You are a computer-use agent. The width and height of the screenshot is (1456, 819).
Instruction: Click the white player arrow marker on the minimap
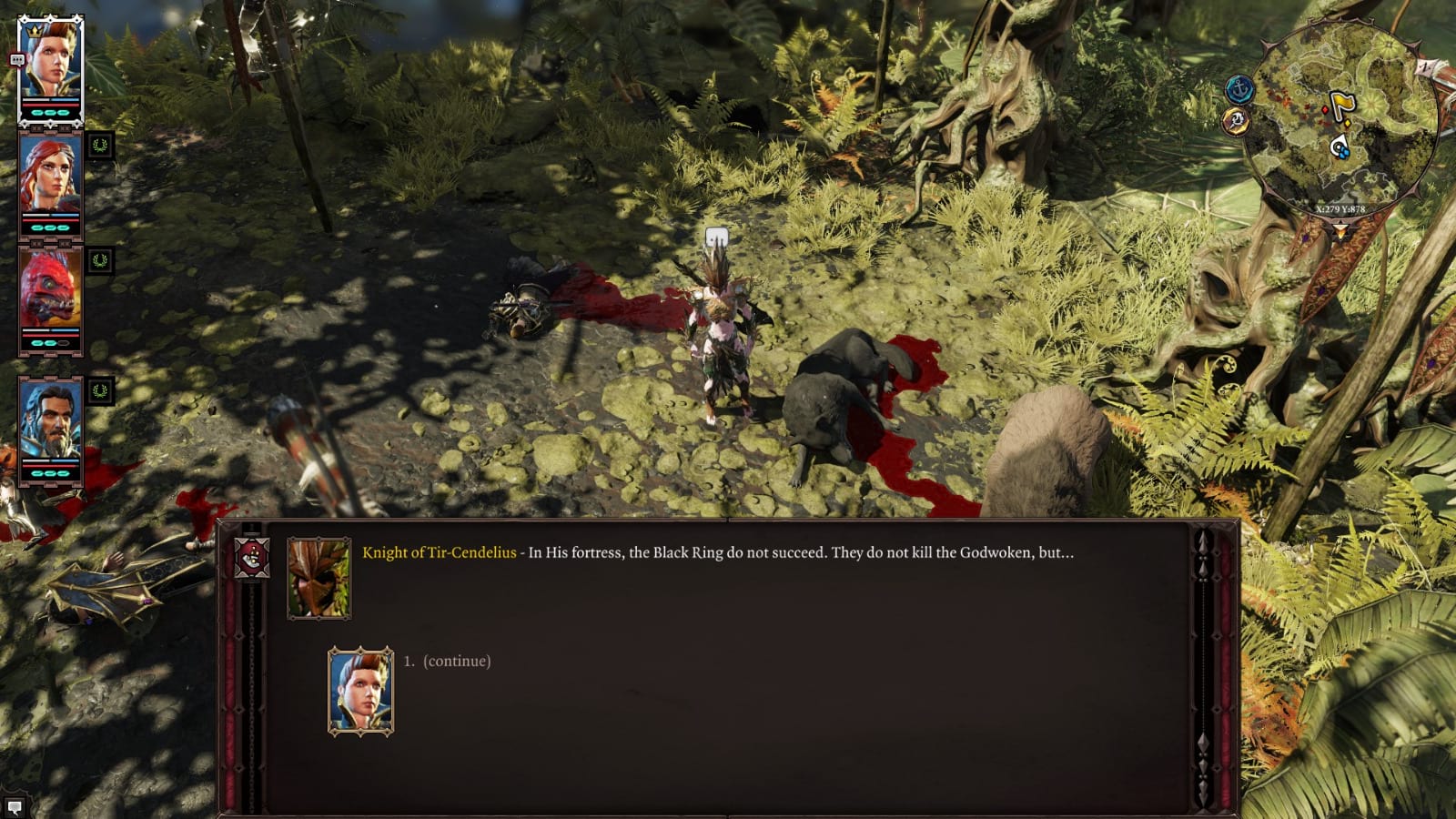pos(1339,143)
